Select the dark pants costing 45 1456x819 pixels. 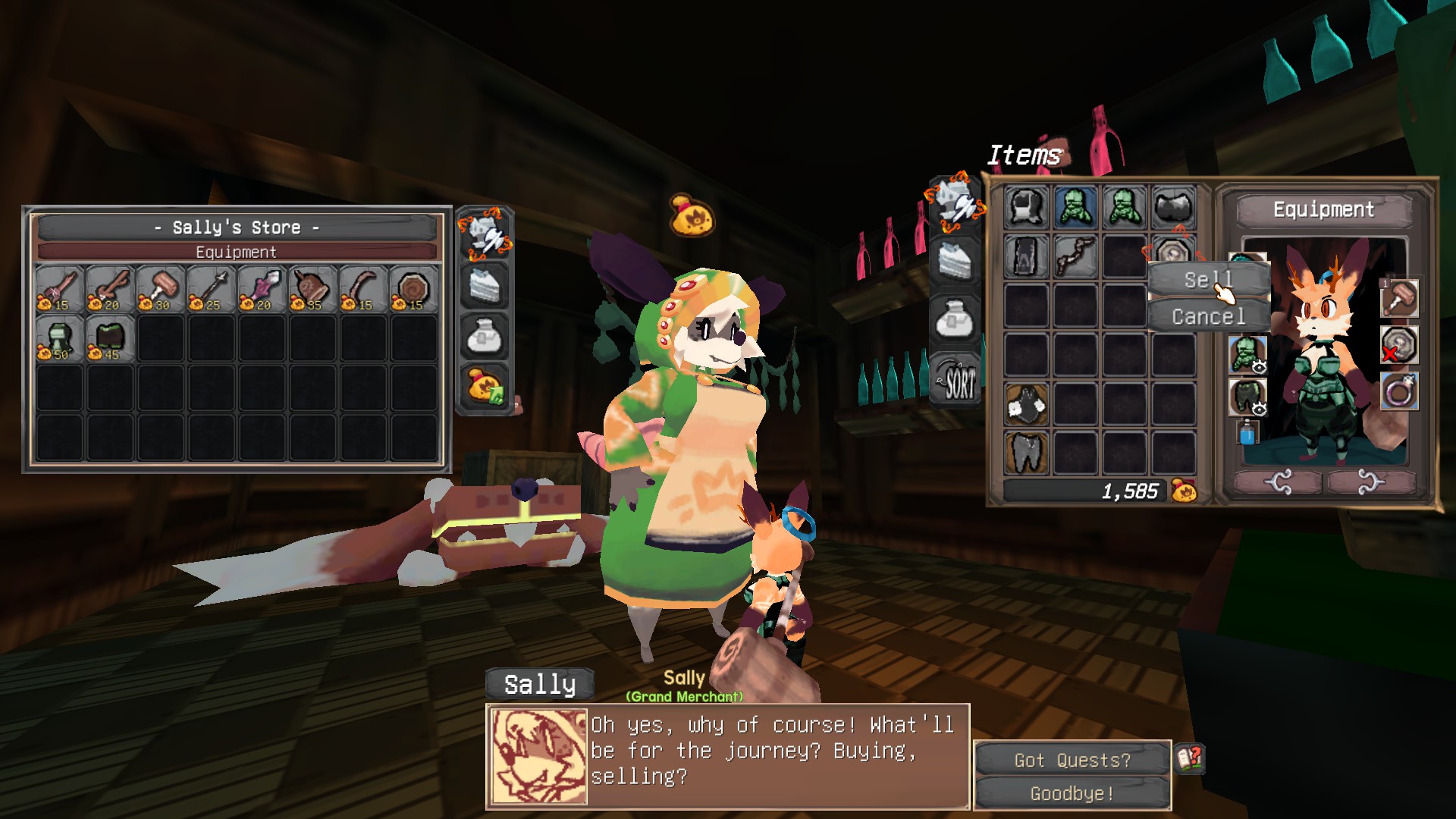110,339
